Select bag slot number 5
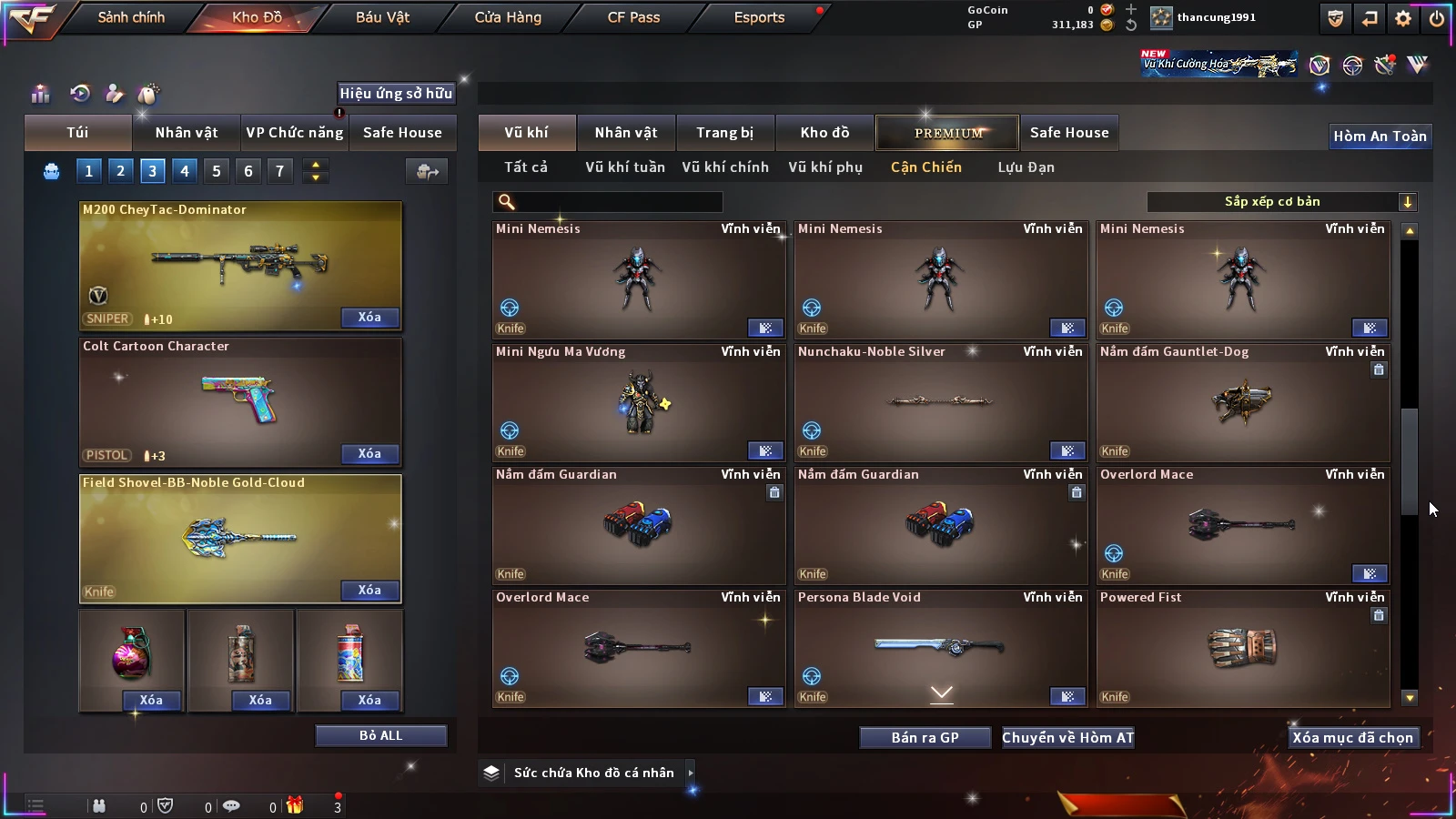 217,171
